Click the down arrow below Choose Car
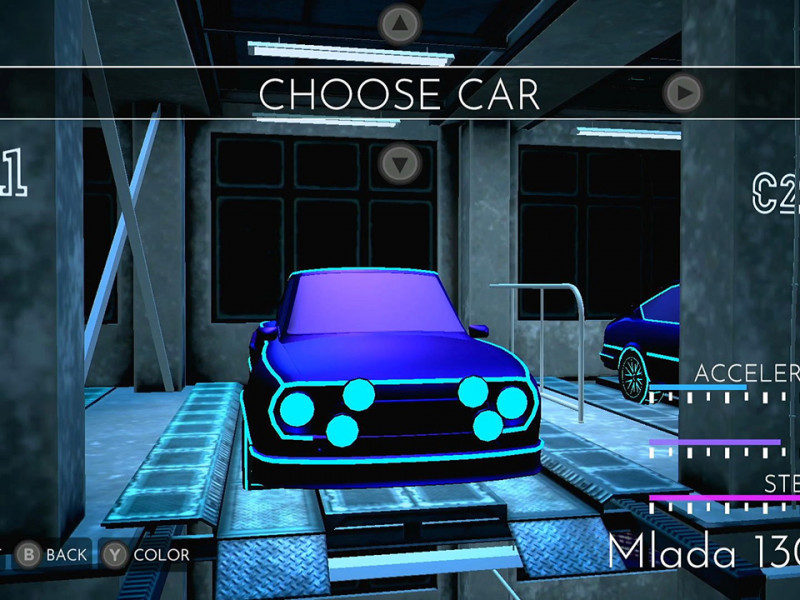The width and height of the screenshot is (800, 600). click(x=400, y=162)
